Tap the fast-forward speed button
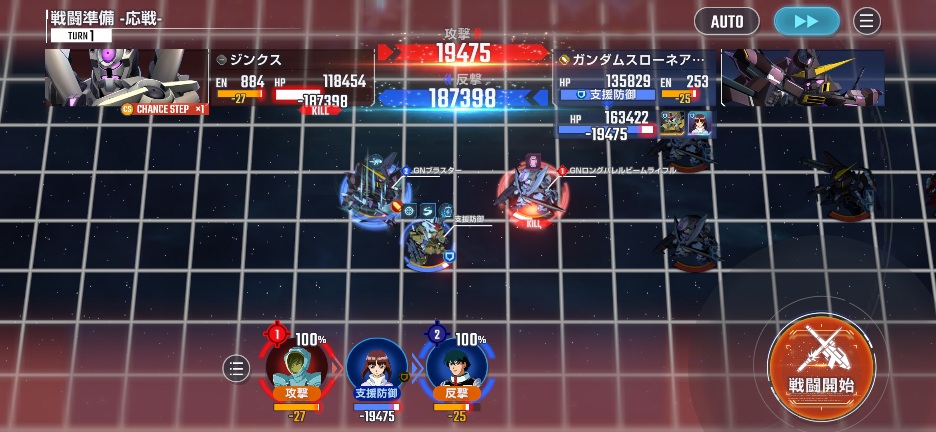Screen dimensions: 936x432 coord(806,21)
